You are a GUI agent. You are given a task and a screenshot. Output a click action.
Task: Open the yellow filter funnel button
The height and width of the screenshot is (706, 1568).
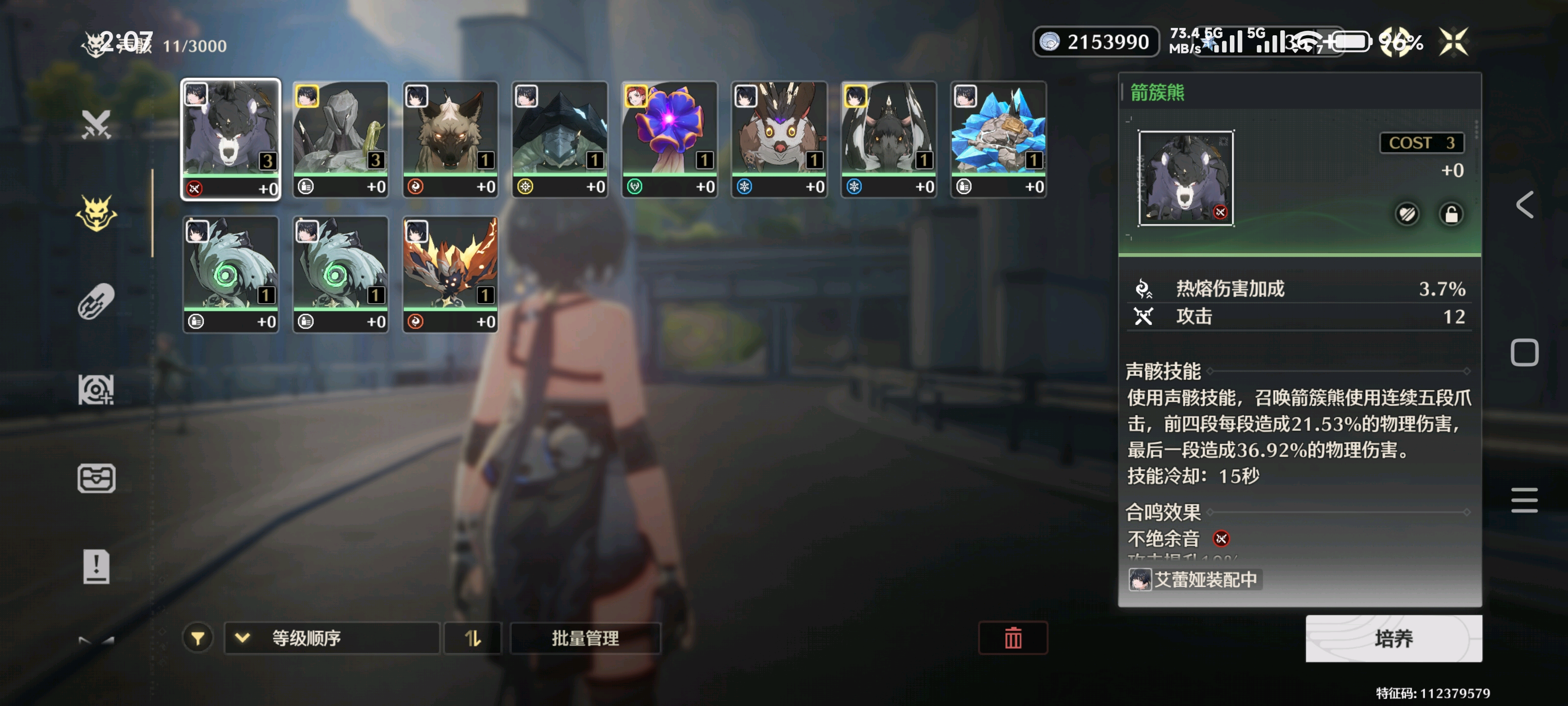197,638
